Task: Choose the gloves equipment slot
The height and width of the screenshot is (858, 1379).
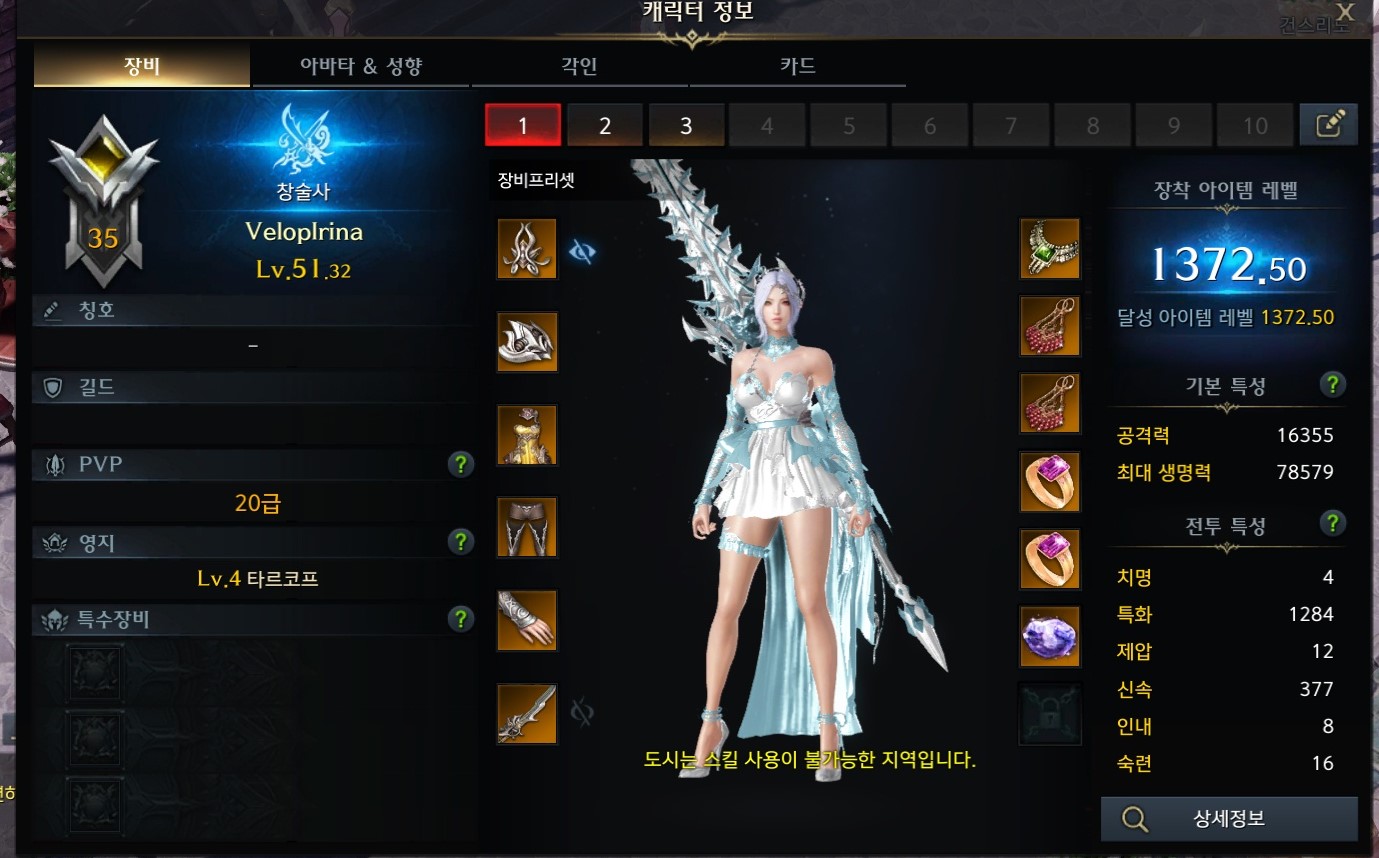Action: click(x=527, y=620)
